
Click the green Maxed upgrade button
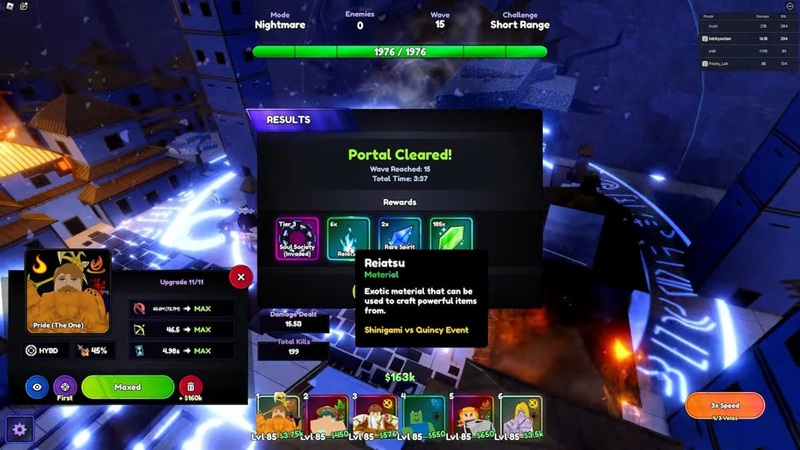(127, 387)
